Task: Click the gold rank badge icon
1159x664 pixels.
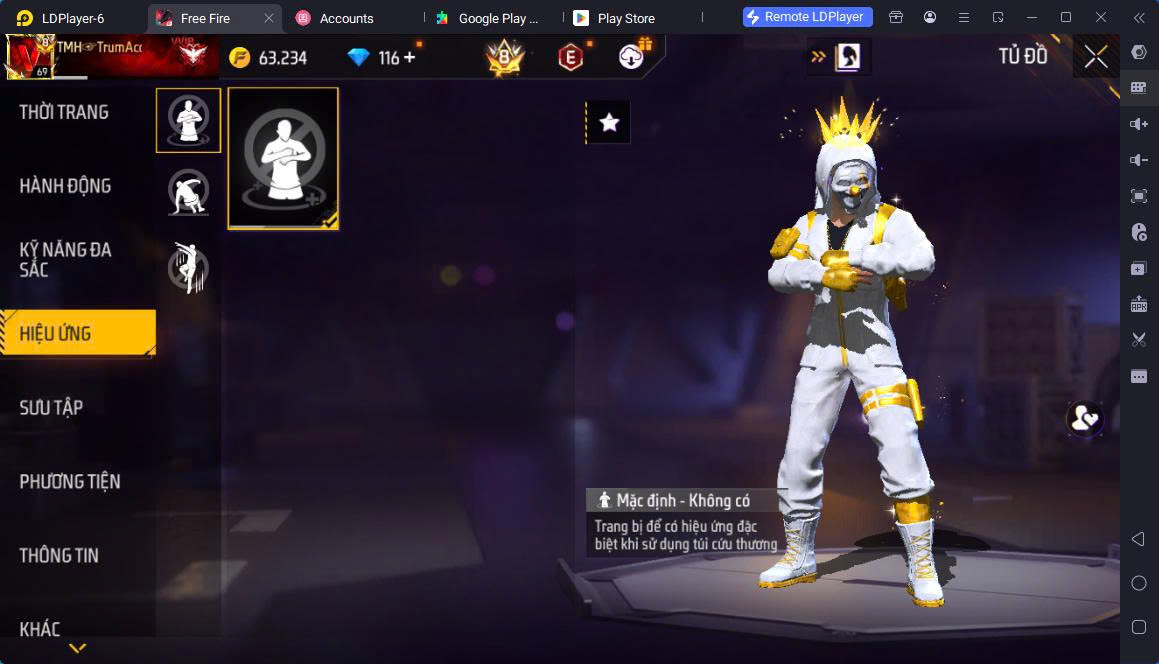Action: (505, 59)
